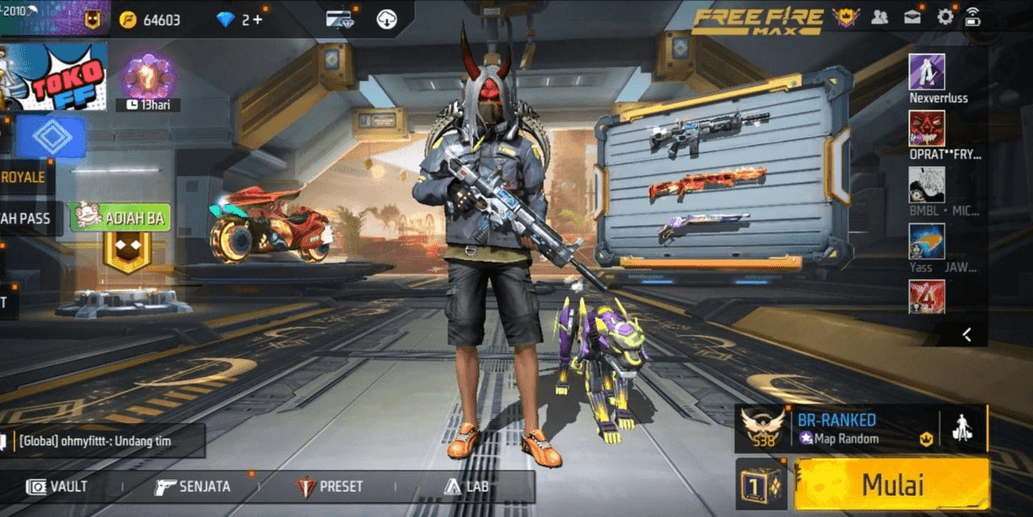The width and height of the screenshot is (1033, 517).
Task: Top up diamonds with the plus button
Action: (259, 19)
